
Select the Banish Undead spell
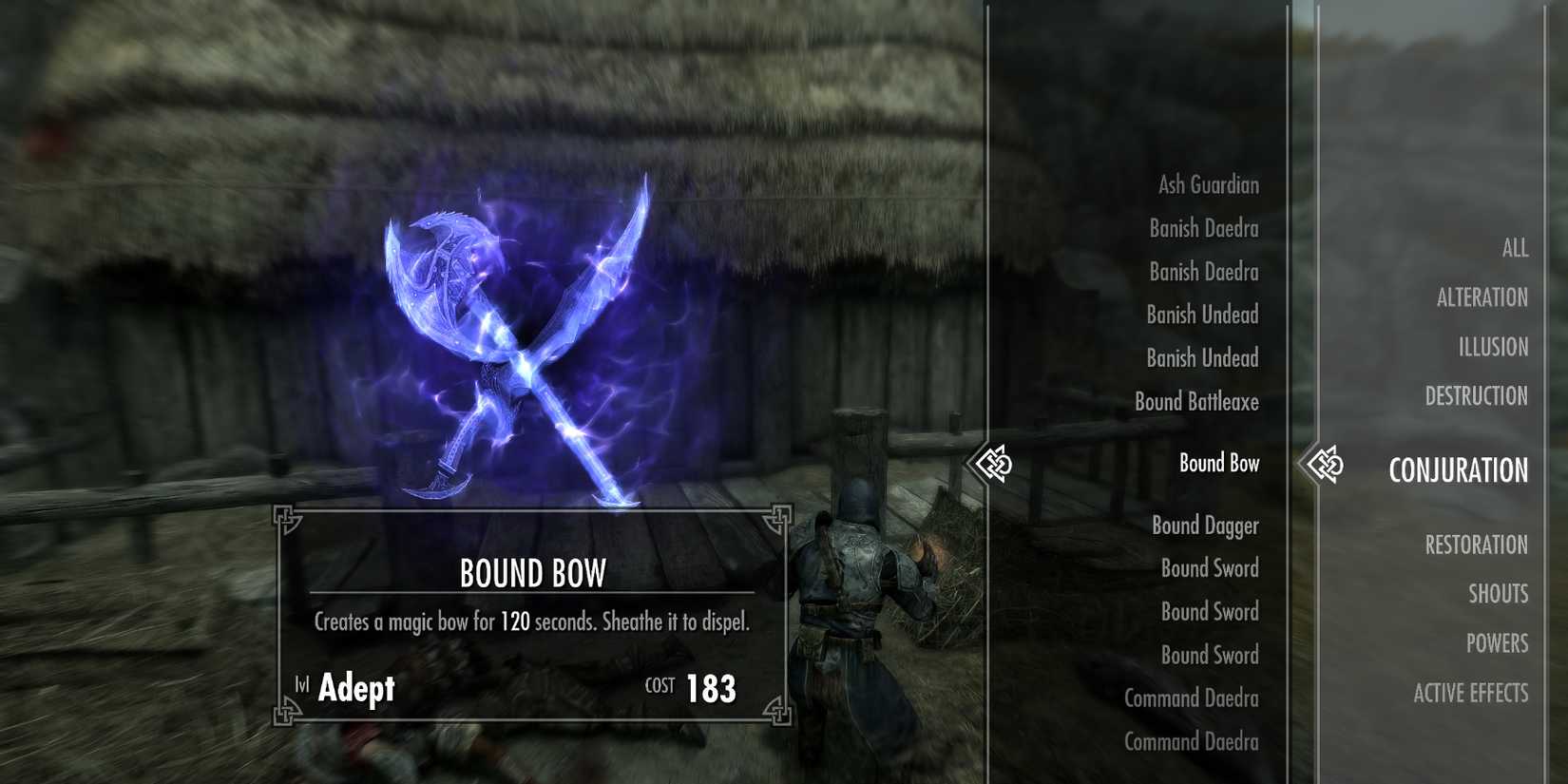(x=1201, y=315)
